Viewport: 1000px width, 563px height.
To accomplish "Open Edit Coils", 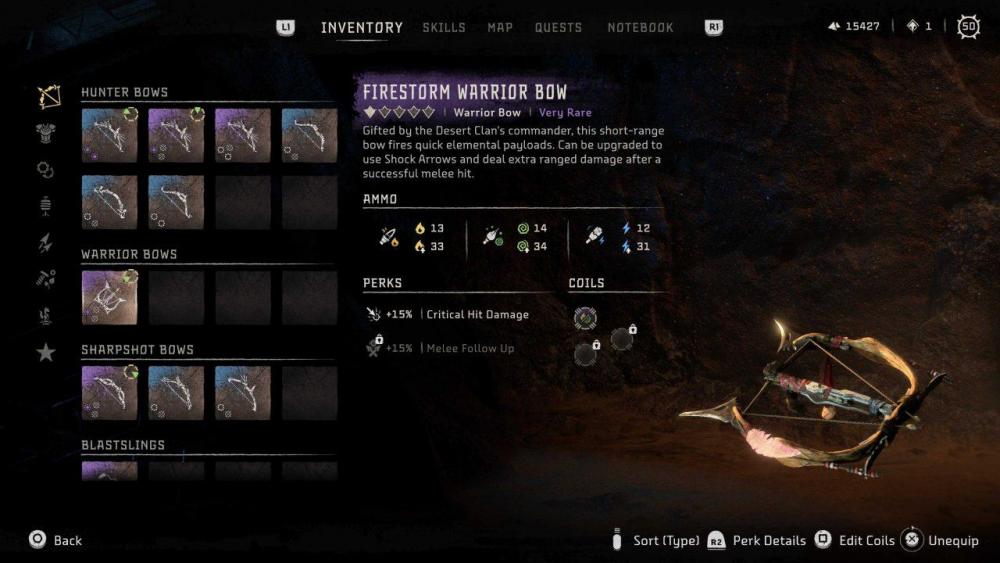I will [865, 540].
